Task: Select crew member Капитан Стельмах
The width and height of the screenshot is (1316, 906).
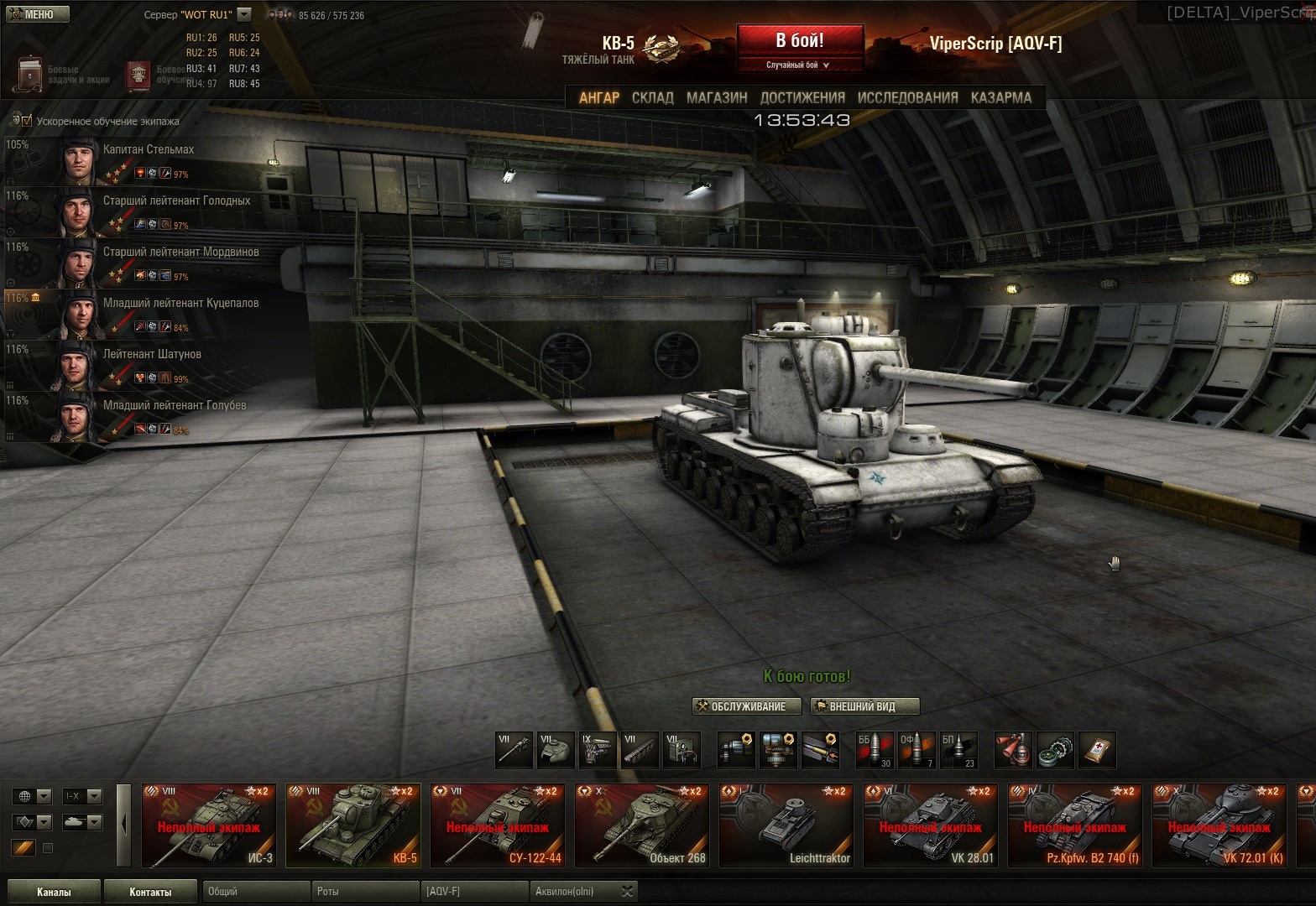Action: coord(148,150)
